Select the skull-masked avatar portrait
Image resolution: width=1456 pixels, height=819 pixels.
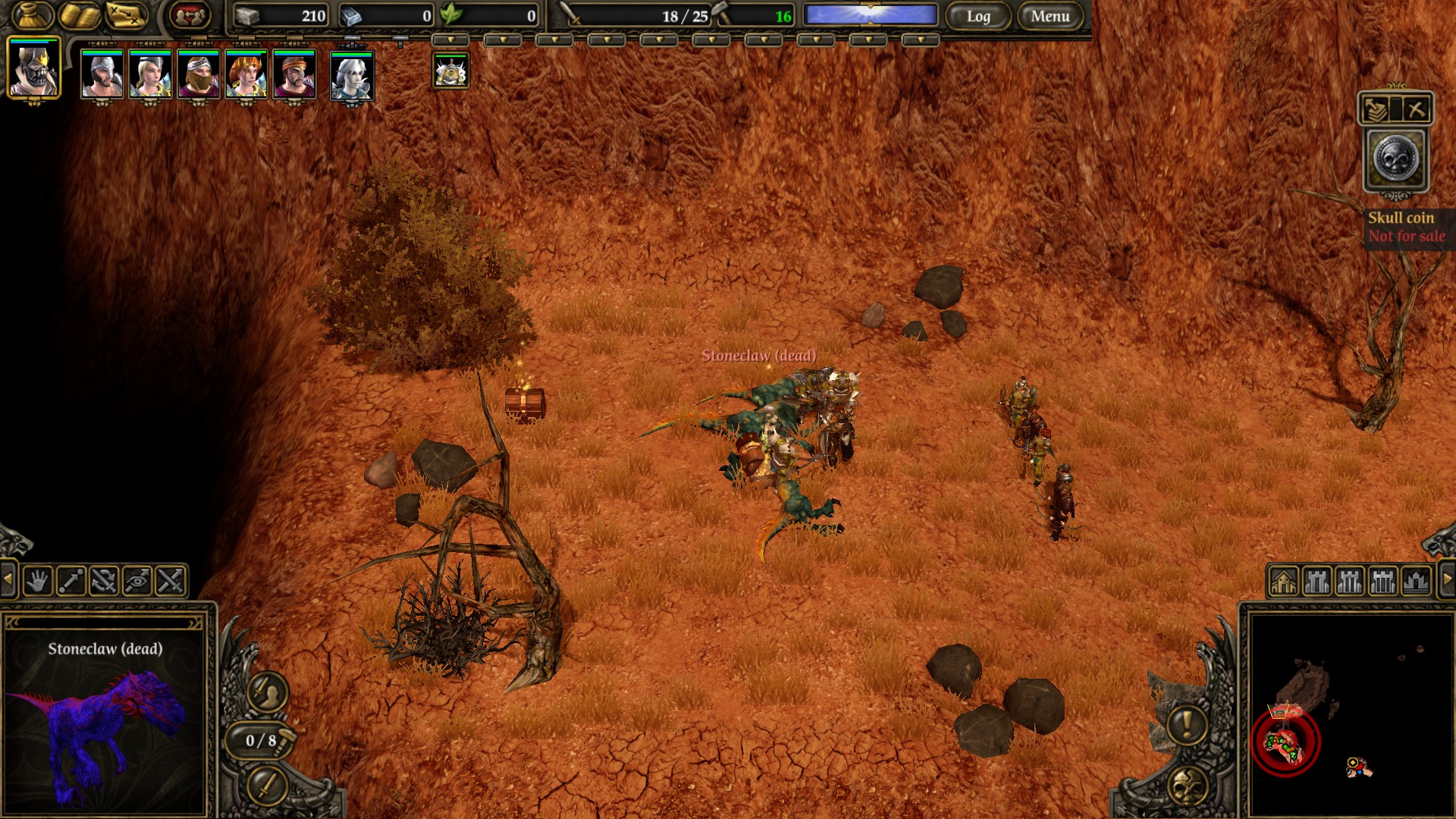(34, 69)
